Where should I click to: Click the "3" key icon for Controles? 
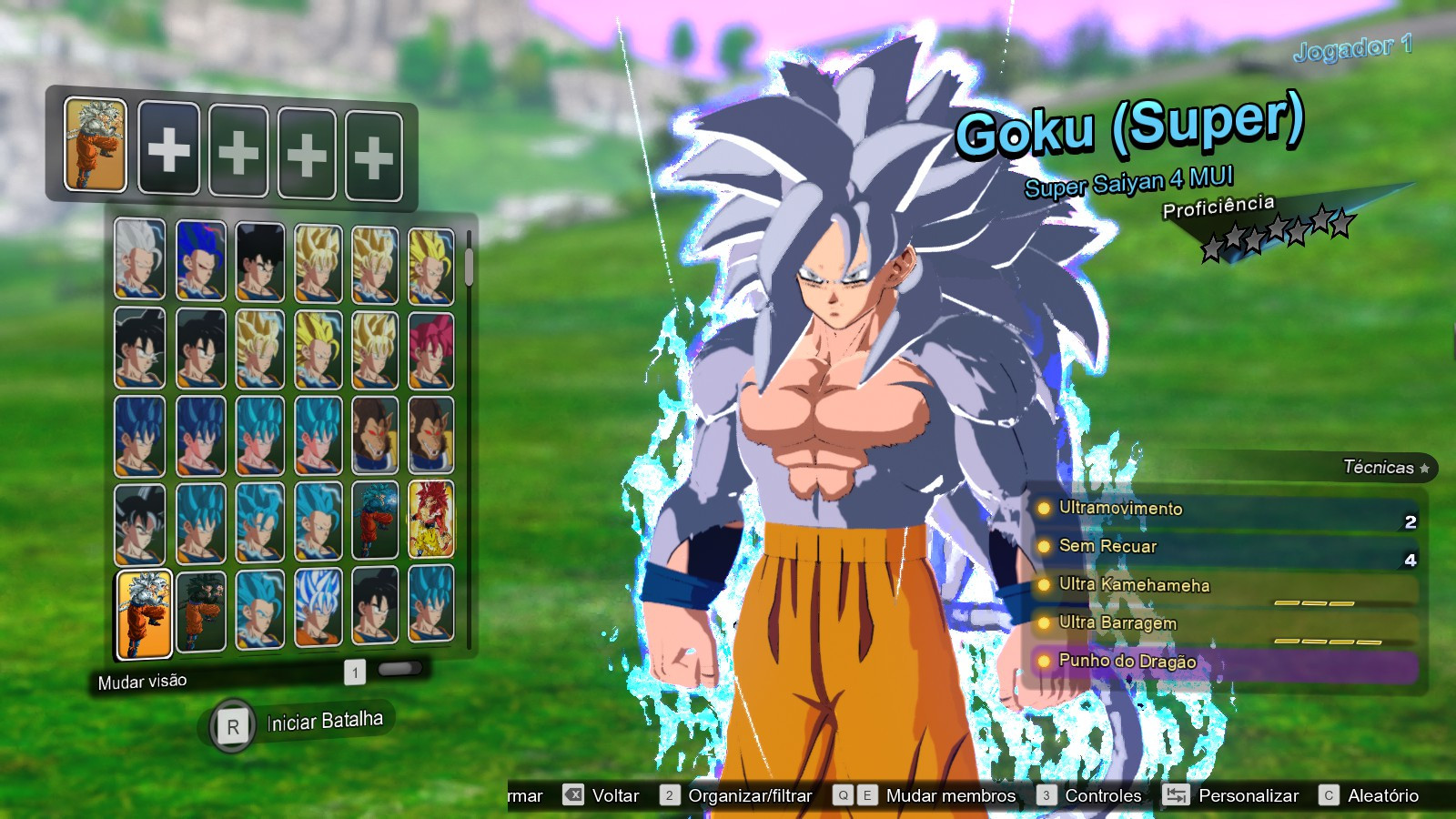[1046, 794]
